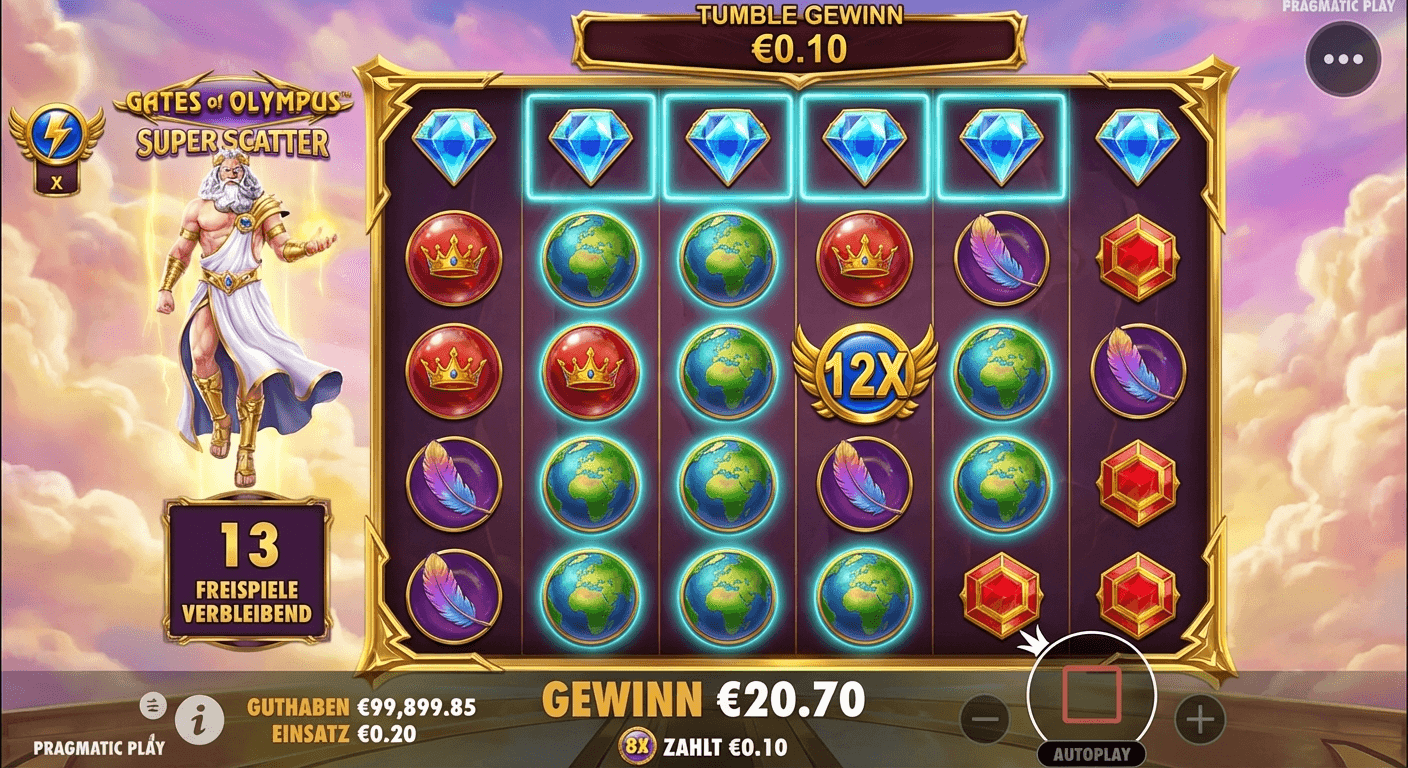
Task: Click the Freispiele Verbleibend counter panel
Action: [246, 567]
